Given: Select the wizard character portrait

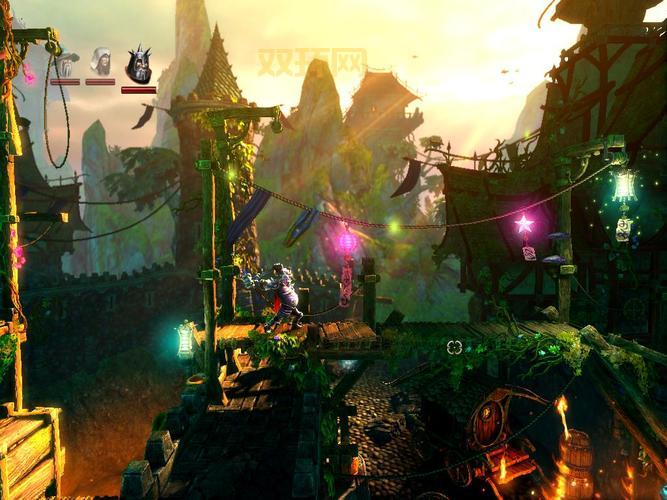Looking at the screenshot, I should pos(66,67).
